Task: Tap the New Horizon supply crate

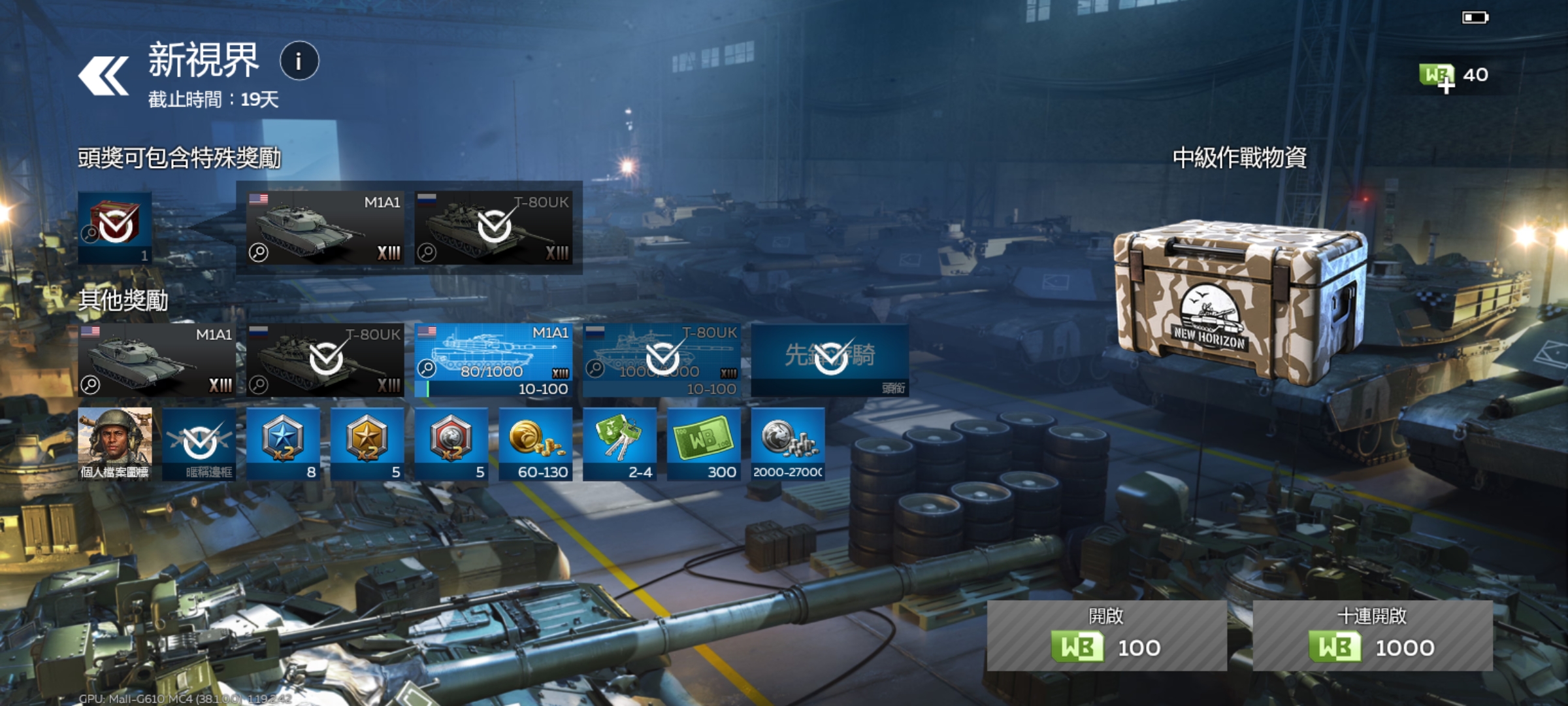Action: click(x=1238, y=301)
